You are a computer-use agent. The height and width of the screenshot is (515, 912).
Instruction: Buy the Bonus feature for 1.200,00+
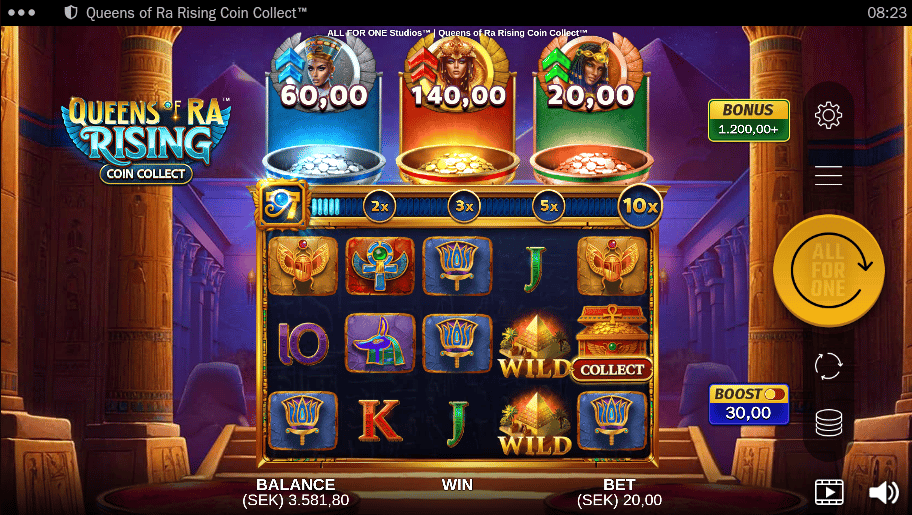tap(749, 120)
